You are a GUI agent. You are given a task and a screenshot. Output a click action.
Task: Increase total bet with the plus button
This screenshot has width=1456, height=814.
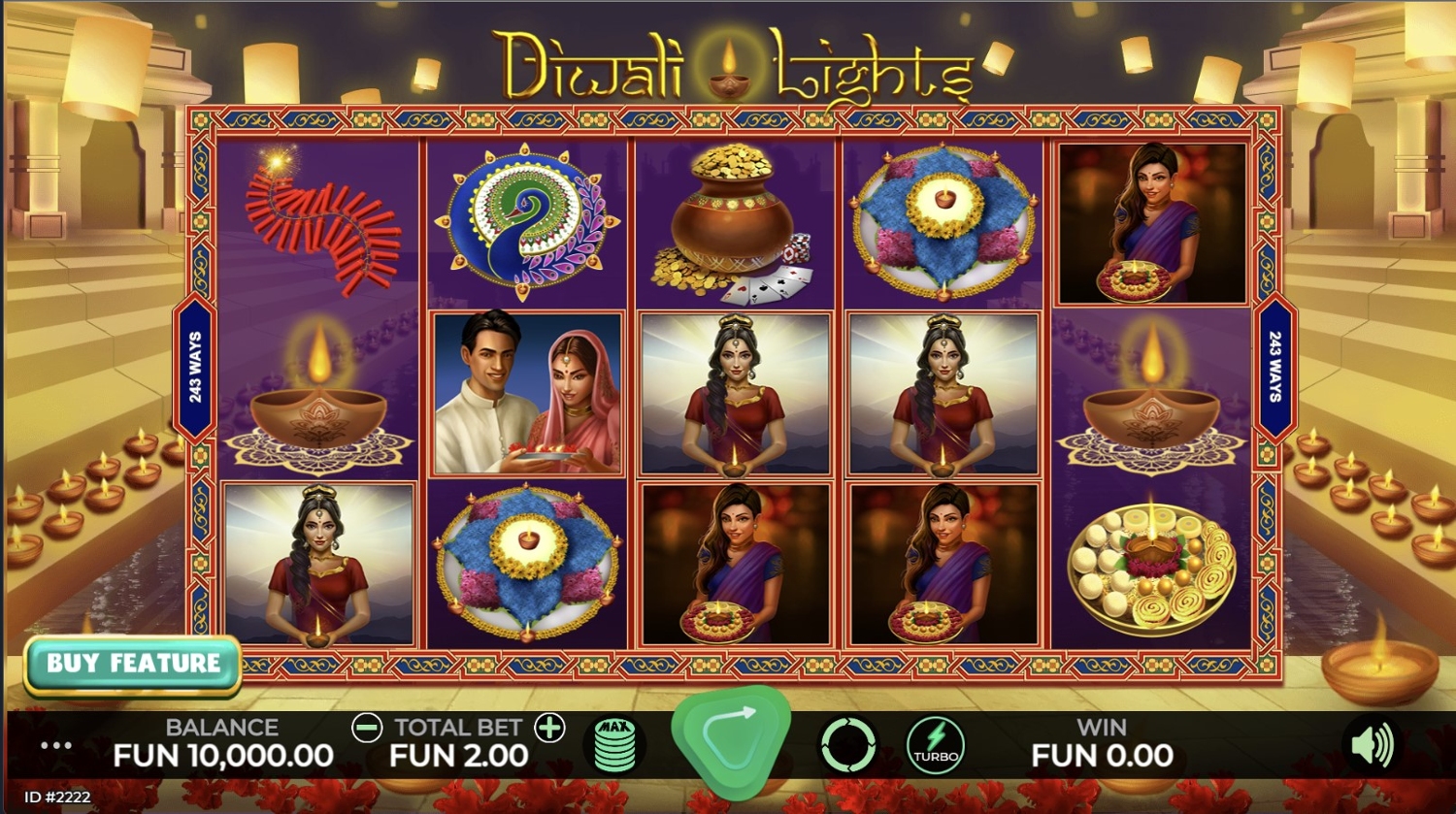[549, 728]
